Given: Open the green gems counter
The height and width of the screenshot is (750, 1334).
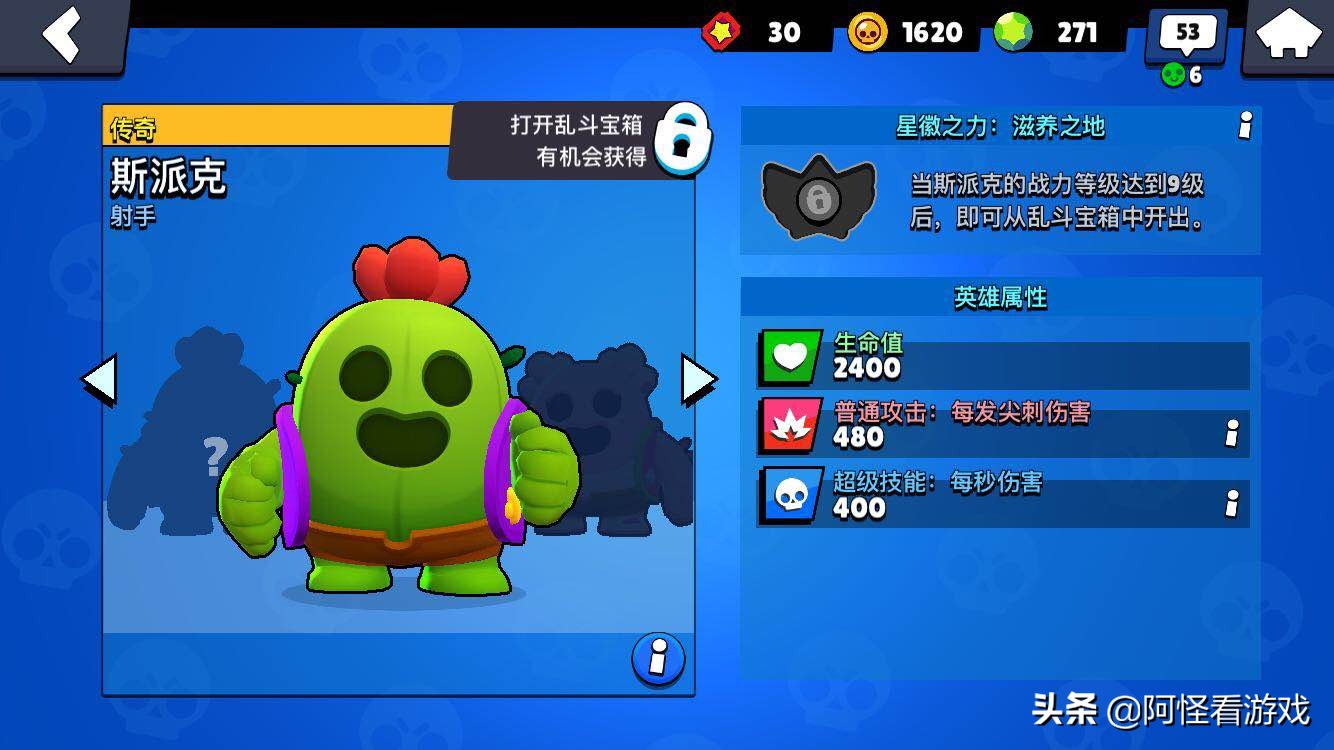Looking at the screenshot, I should [x=1050, y=33].
